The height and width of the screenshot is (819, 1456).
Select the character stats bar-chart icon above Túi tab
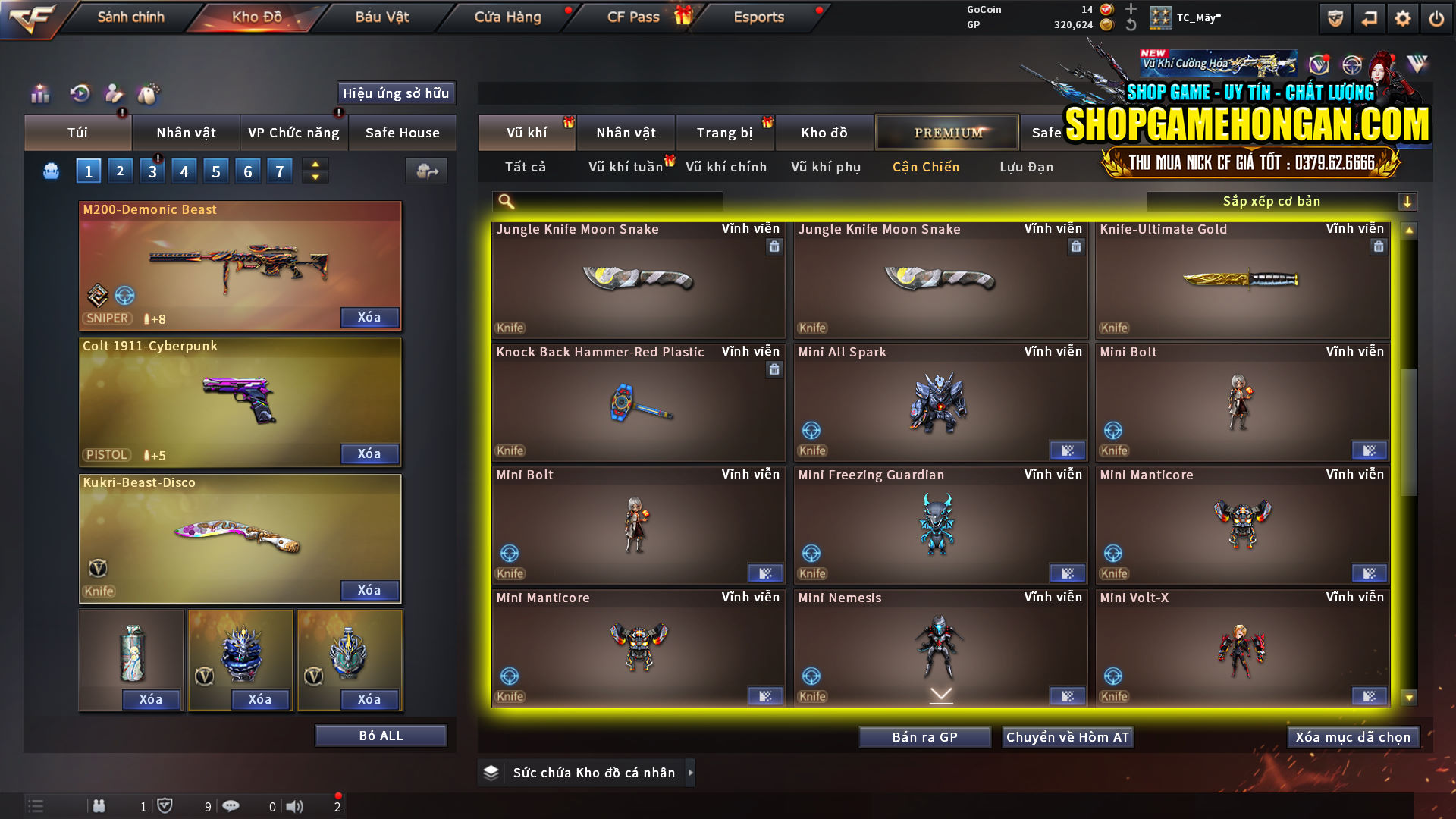39,93
